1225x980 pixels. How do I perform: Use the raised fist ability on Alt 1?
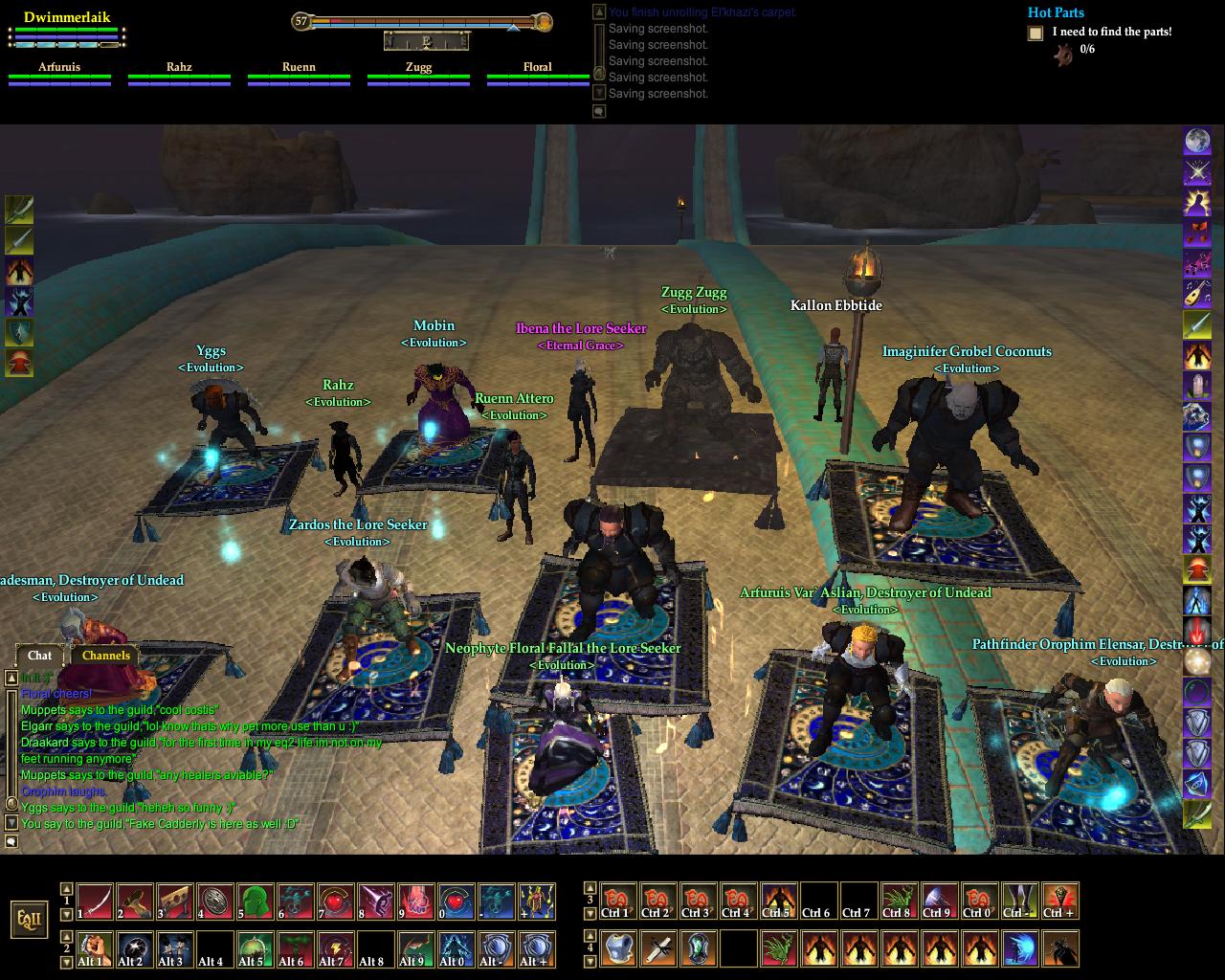[x=95, y=948]
